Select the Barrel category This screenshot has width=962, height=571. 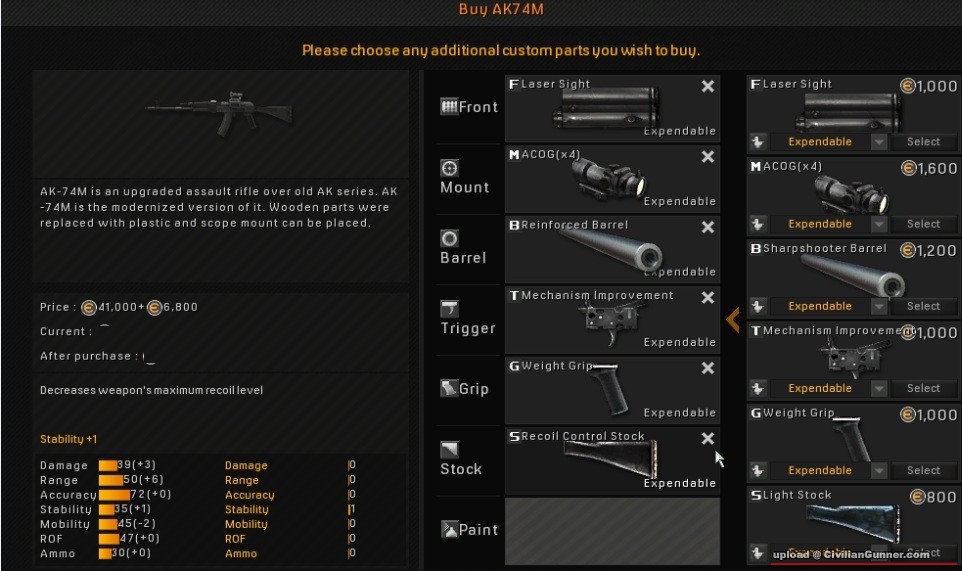[463, 248]
